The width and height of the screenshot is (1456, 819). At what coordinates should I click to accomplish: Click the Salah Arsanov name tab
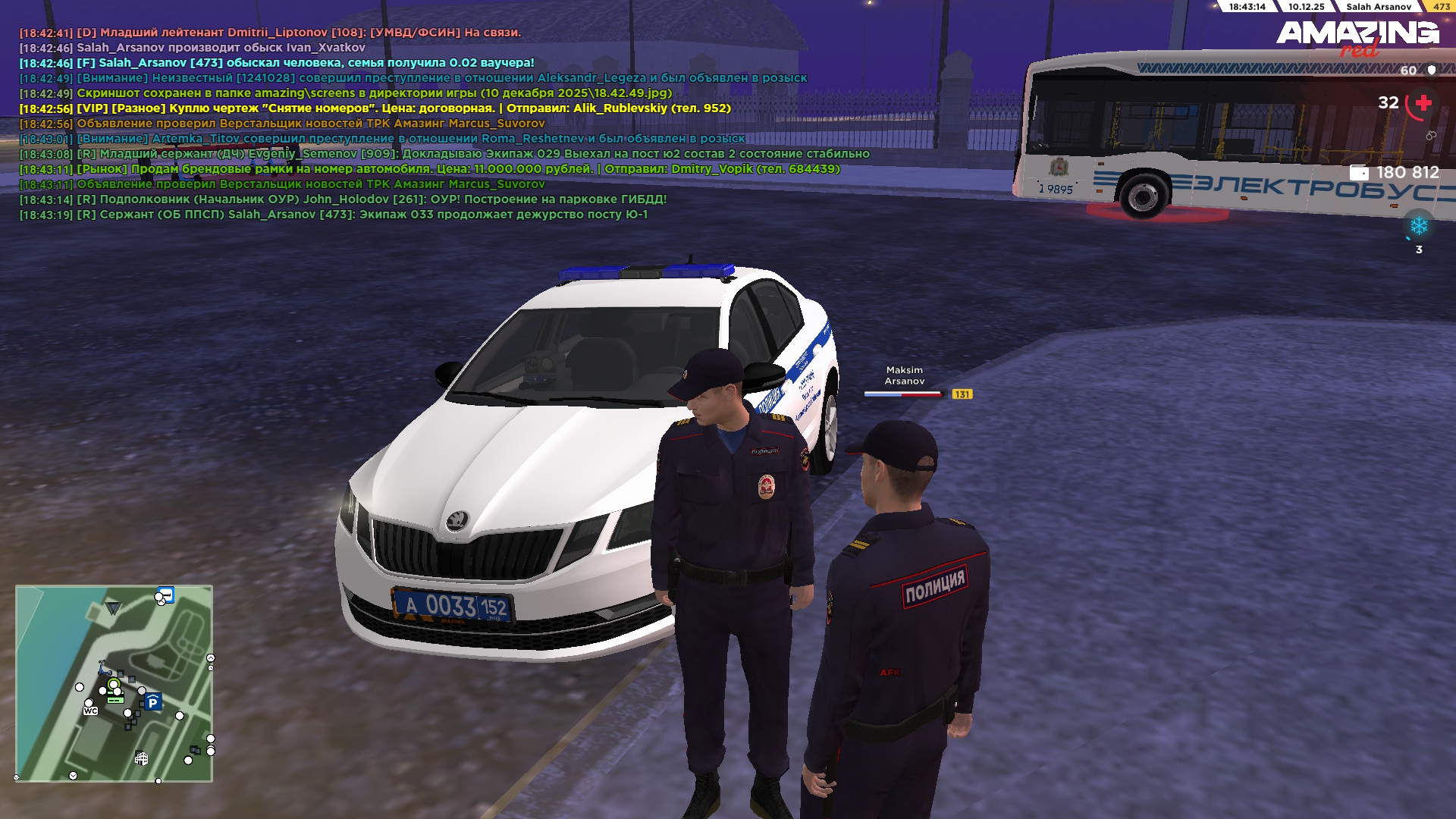pos(1378,7)
